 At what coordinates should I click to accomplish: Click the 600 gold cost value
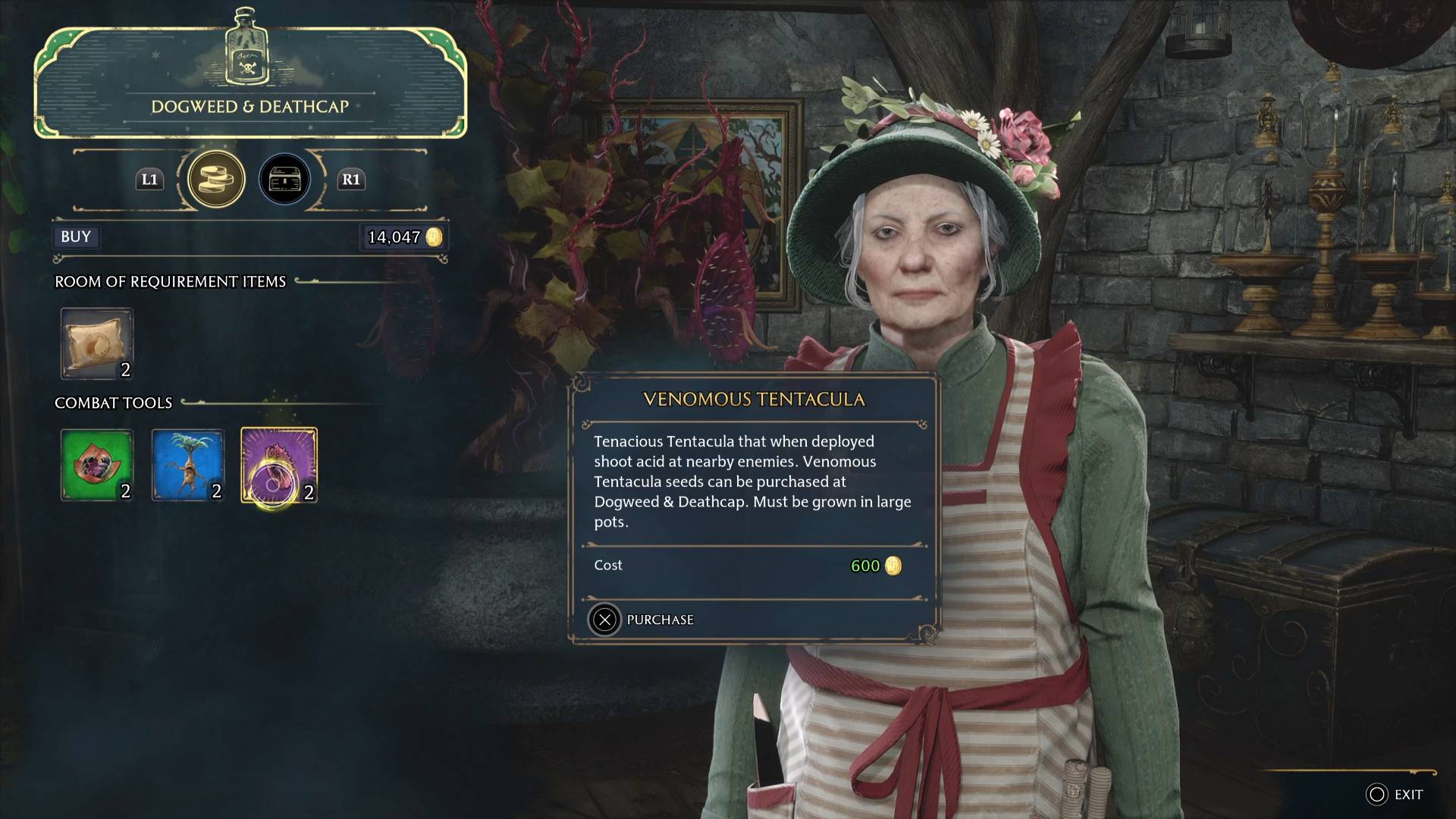[x=866, y=564]
